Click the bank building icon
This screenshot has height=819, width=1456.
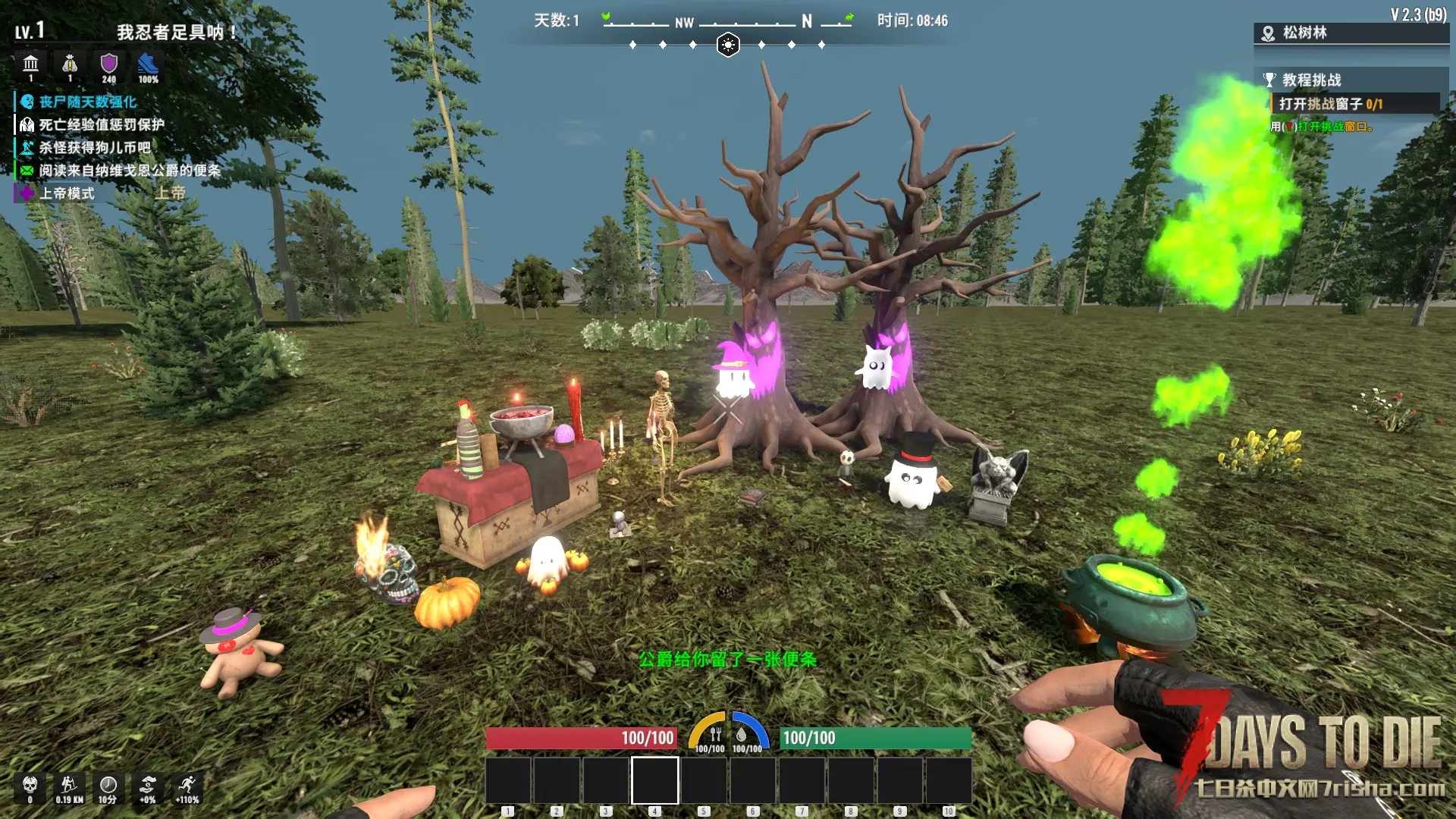point(31,64)
